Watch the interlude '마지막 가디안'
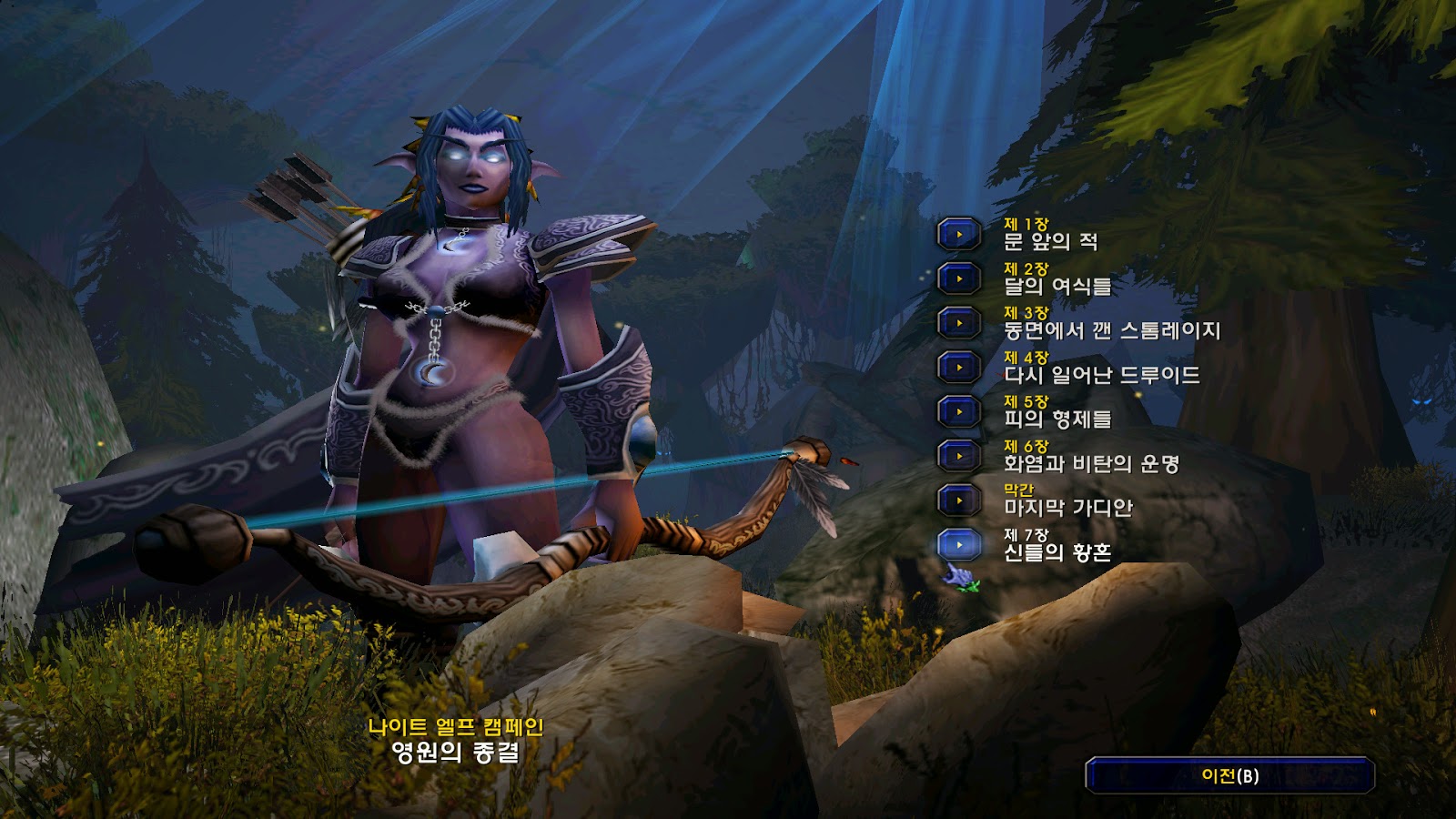This screenshot has width=1456, height=819. click(x=959, y=500)
